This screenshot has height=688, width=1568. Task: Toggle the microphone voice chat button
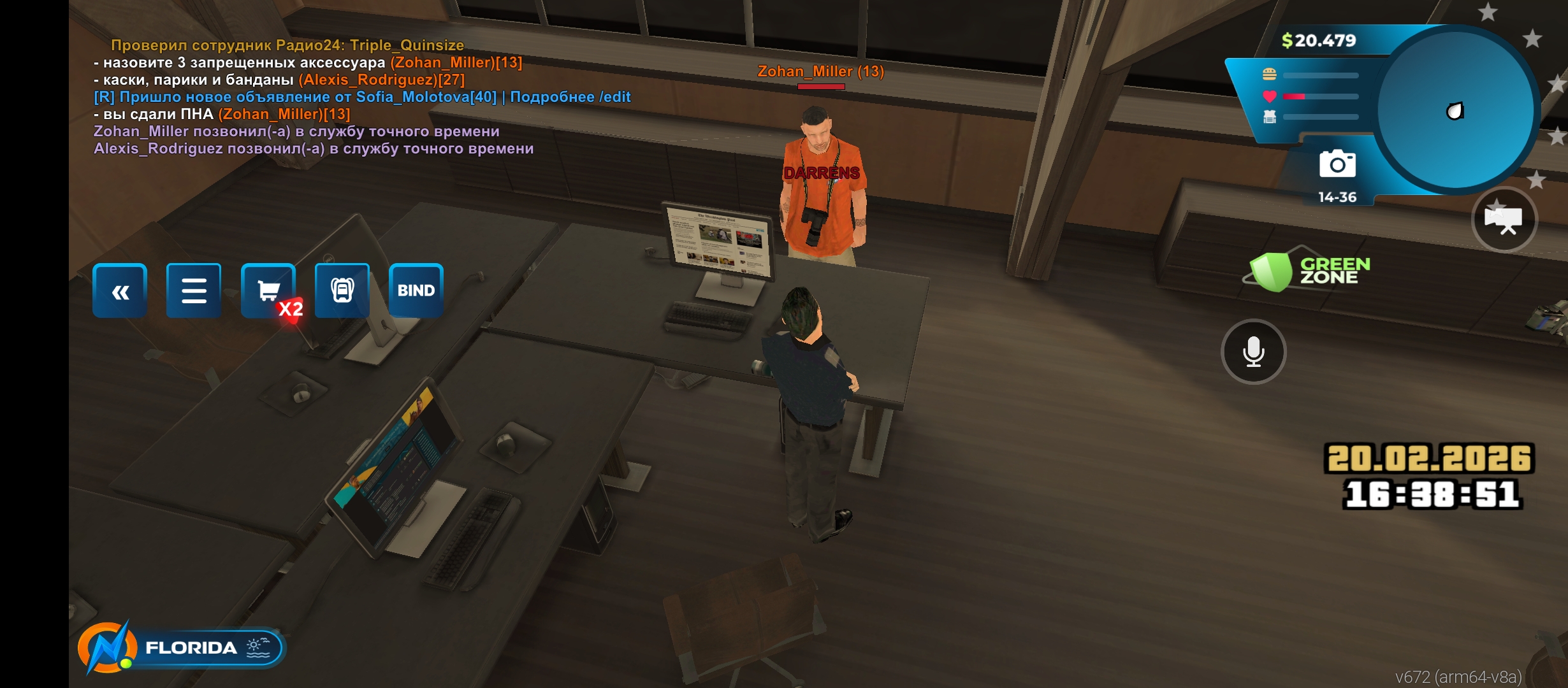pos(1253,352)
